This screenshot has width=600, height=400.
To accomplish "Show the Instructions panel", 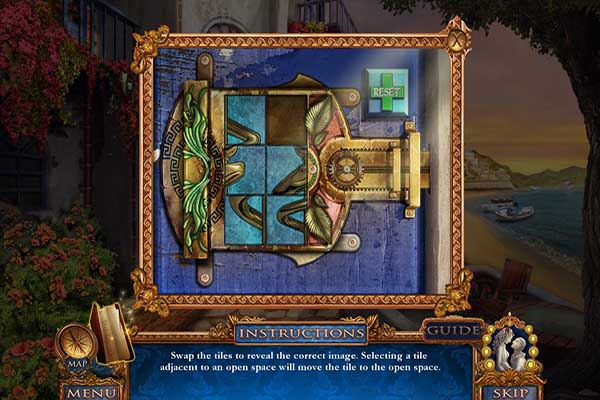I will pyautogui.click(x=300, y=331).
